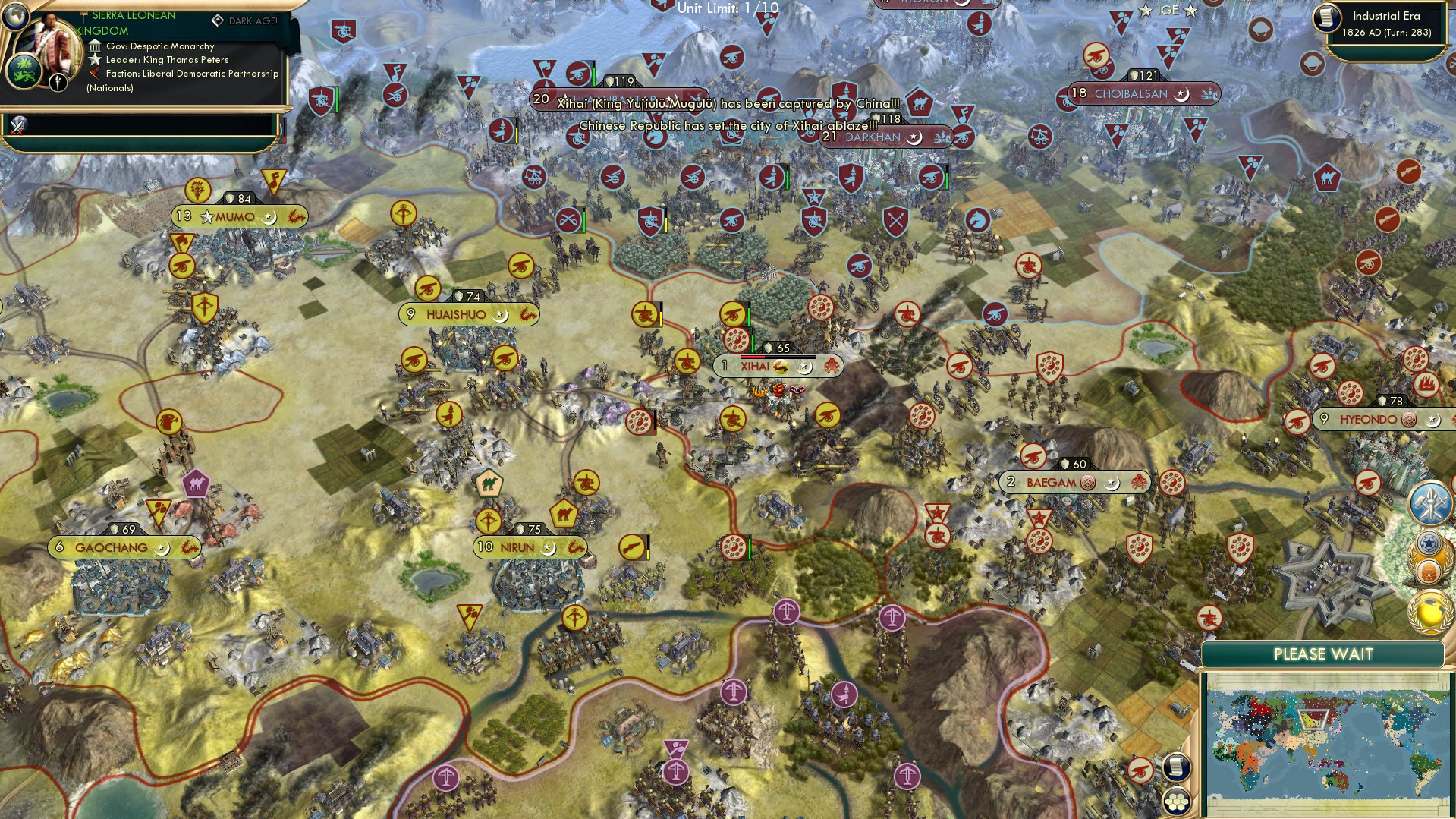Select the enemy city Darkhan
Image resolution: width=1456 pixels, height=819 pixels.
point(876,138)
